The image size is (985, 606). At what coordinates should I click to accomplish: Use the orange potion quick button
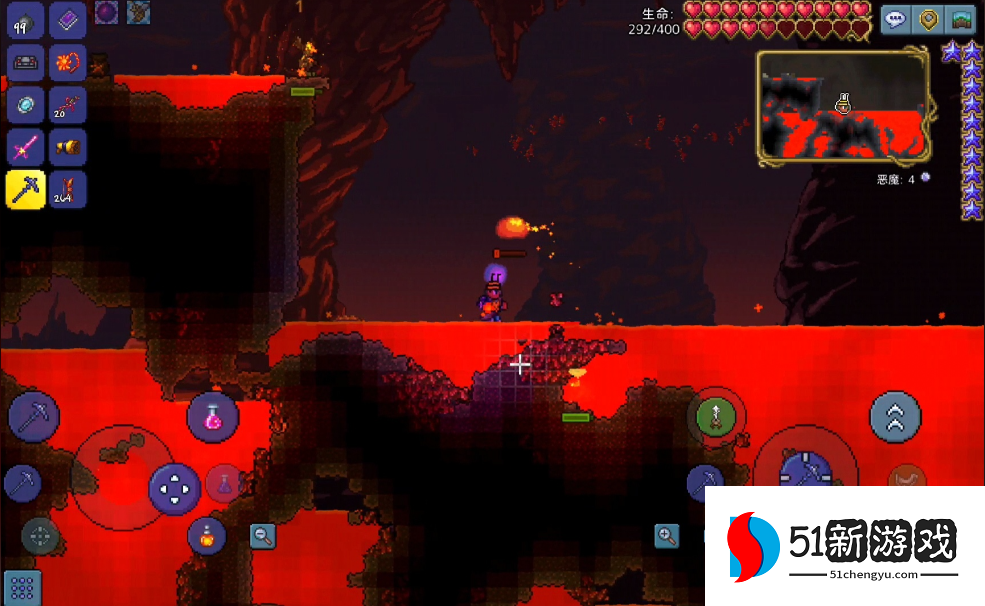(x=207, y=536)
